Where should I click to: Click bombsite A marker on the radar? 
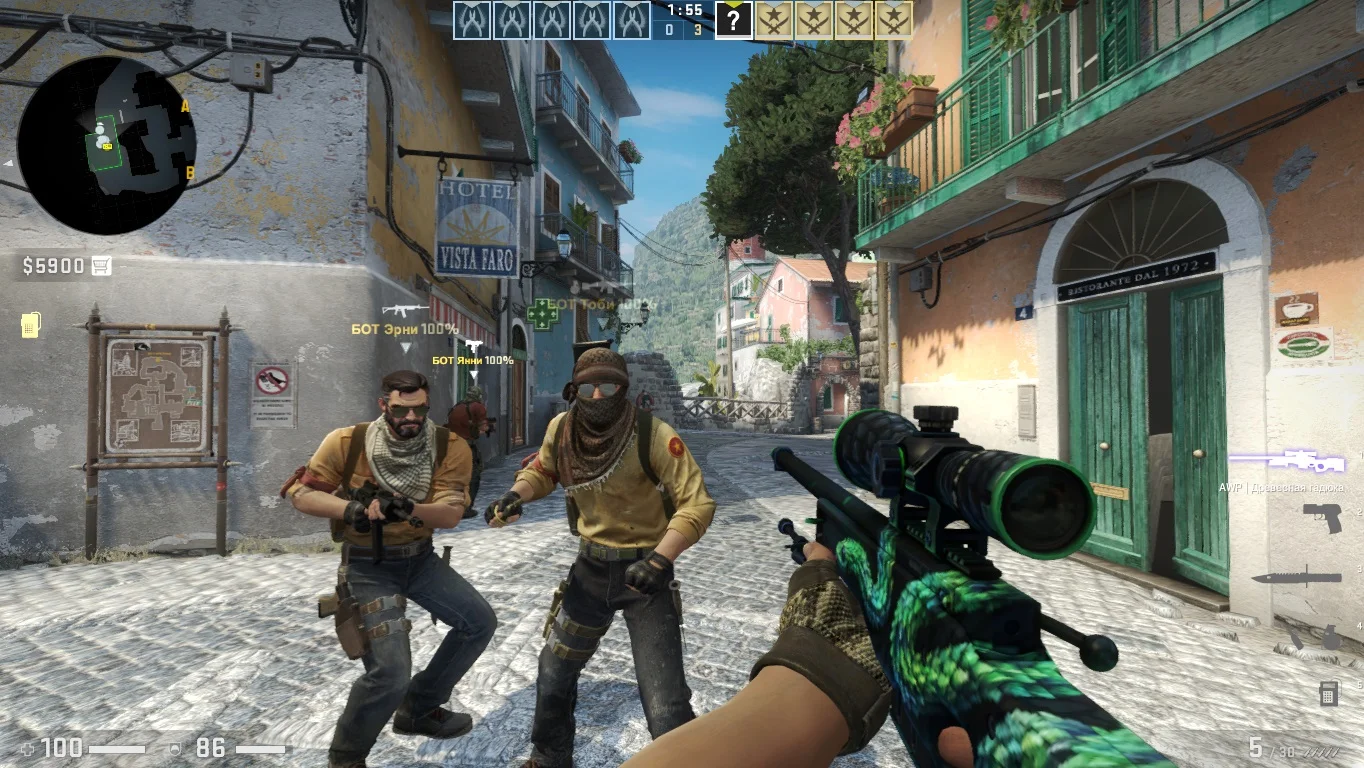click(185, 105)
